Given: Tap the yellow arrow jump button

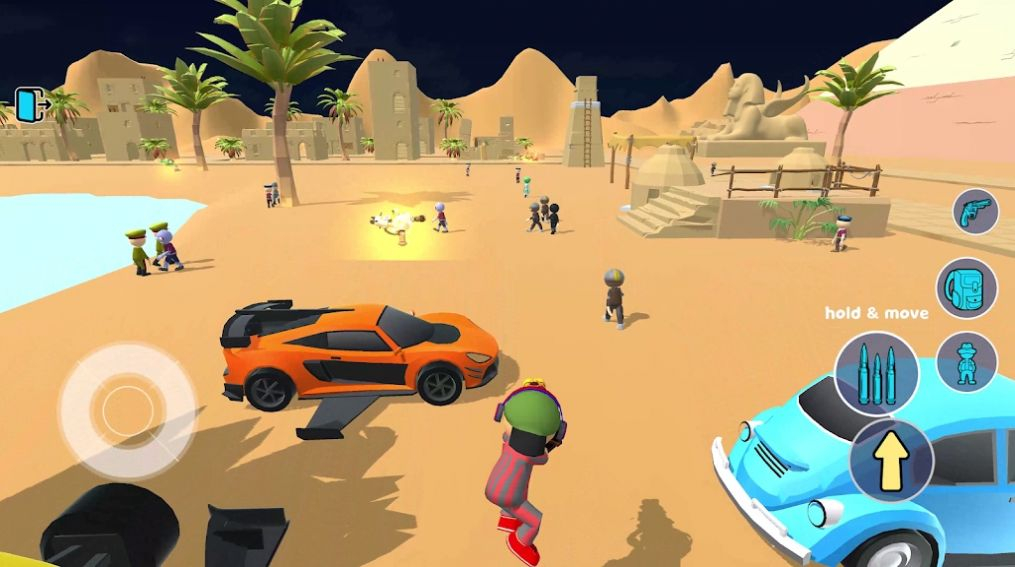Looking at the screenshot, I should tap(891, 461).
